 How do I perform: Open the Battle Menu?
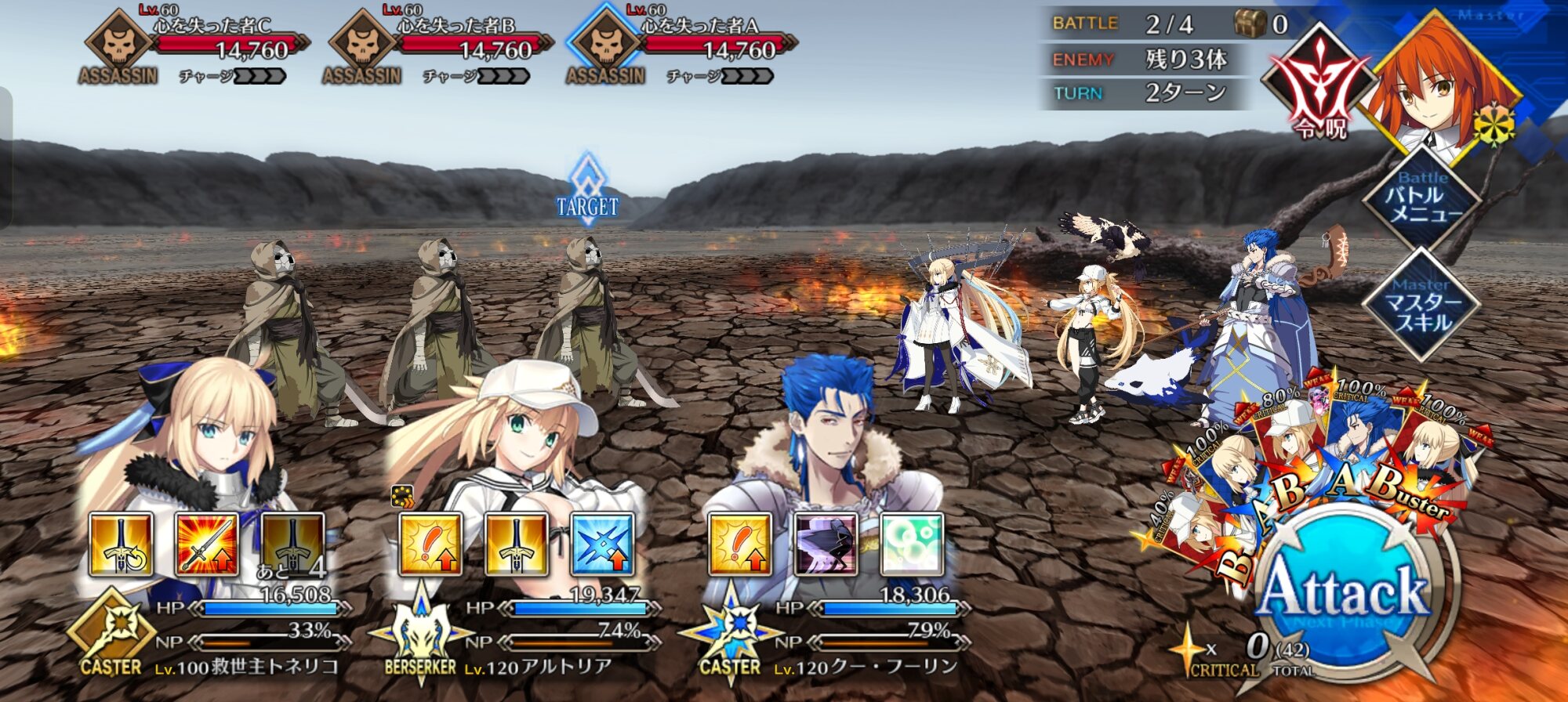tap(1421, 197)
